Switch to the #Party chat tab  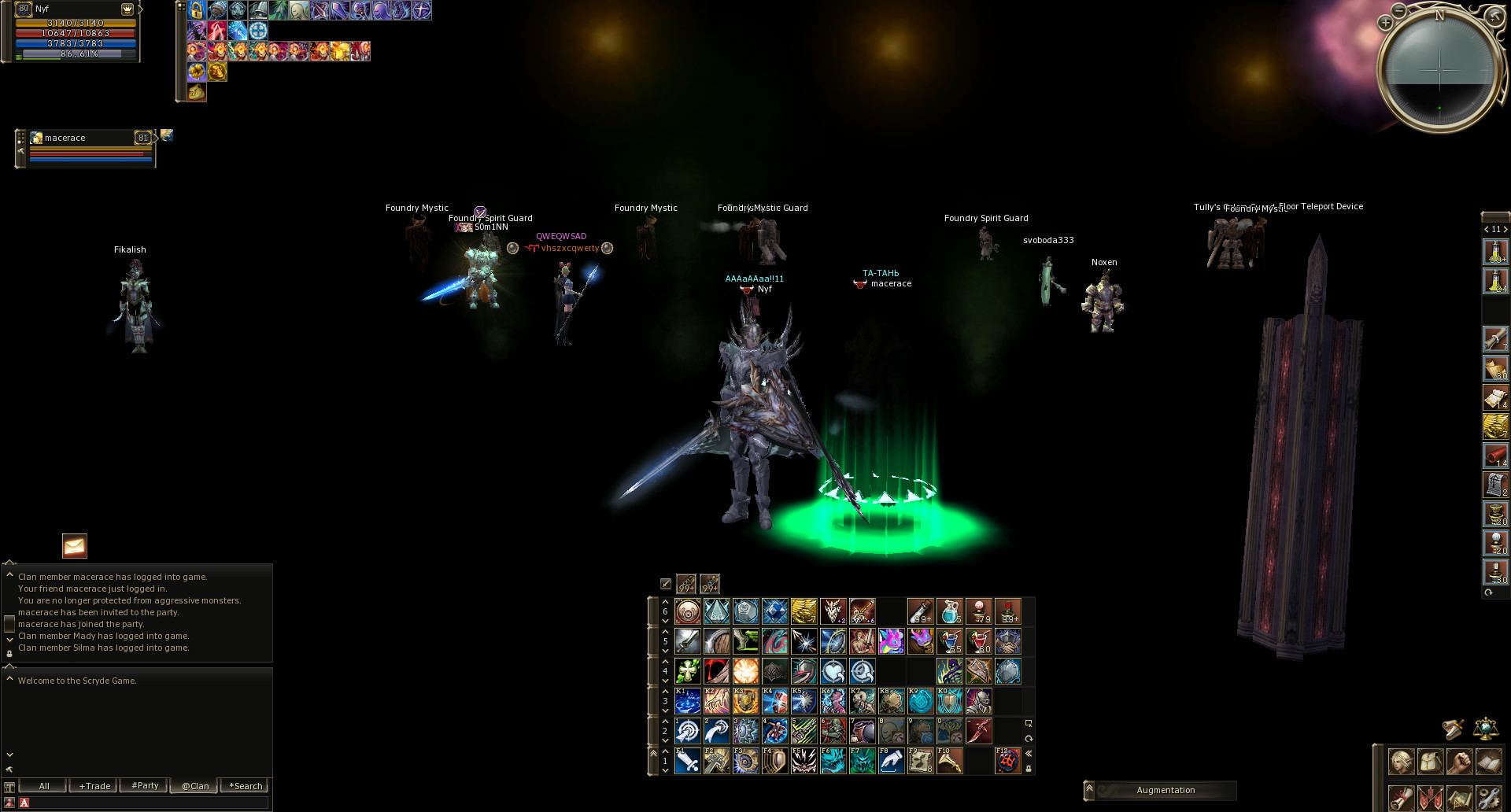pos(144,785)
